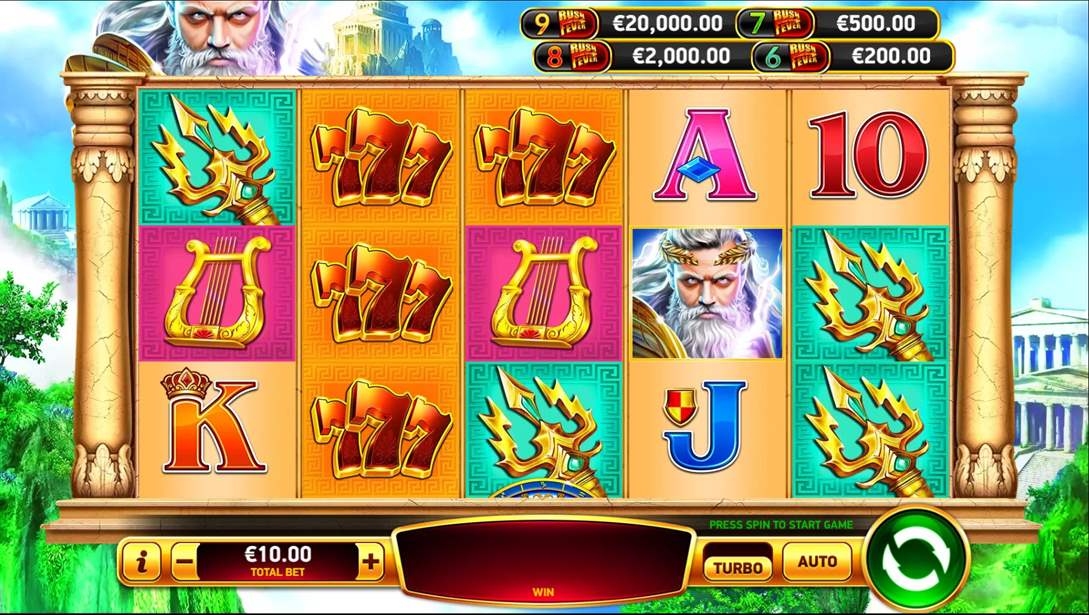The image size is (1089, 615).
Task: Open the AUTO spin options
Action: 817,562
